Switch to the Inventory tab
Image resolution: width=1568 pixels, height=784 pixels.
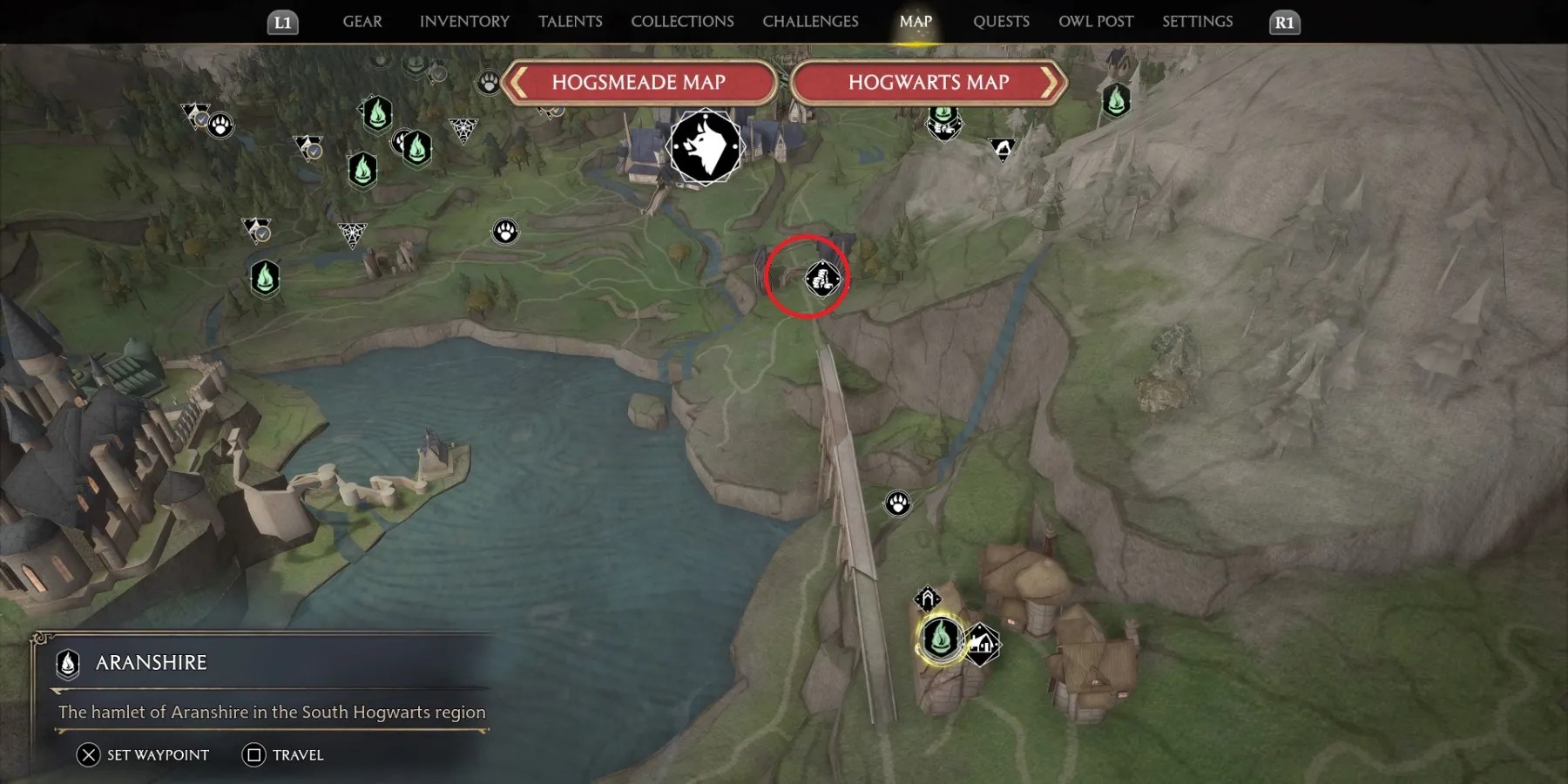click(464, 22)
